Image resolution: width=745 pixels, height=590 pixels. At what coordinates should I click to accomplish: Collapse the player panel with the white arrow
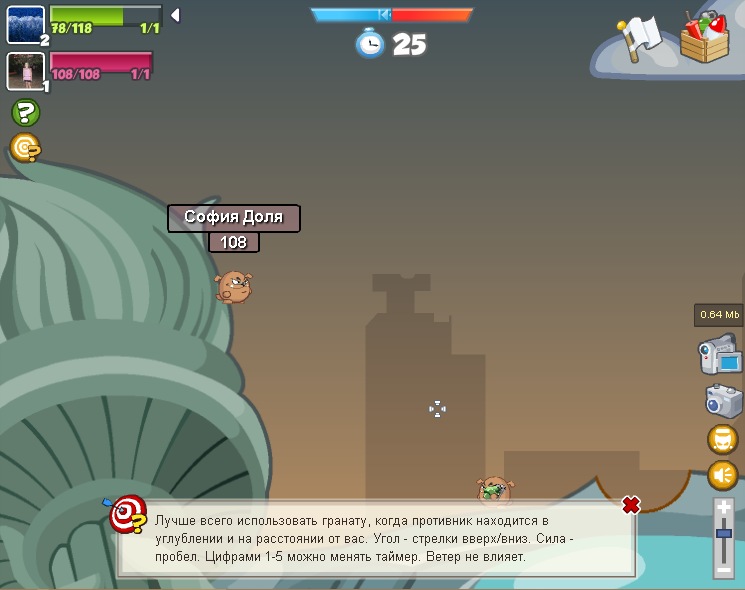coord(175,15)
